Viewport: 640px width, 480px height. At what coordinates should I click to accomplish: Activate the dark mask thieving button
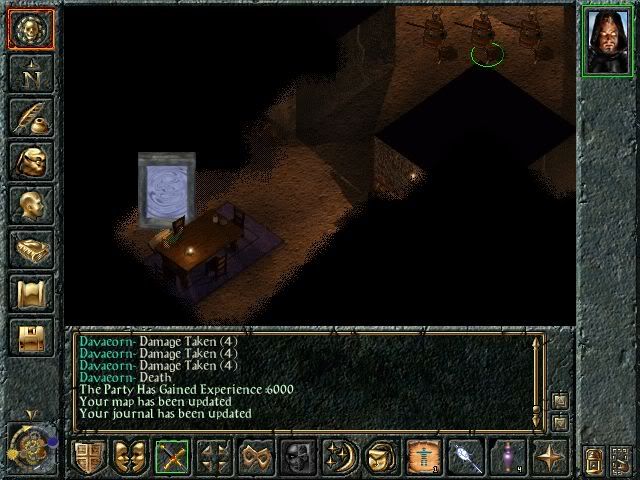coord(297,456)
